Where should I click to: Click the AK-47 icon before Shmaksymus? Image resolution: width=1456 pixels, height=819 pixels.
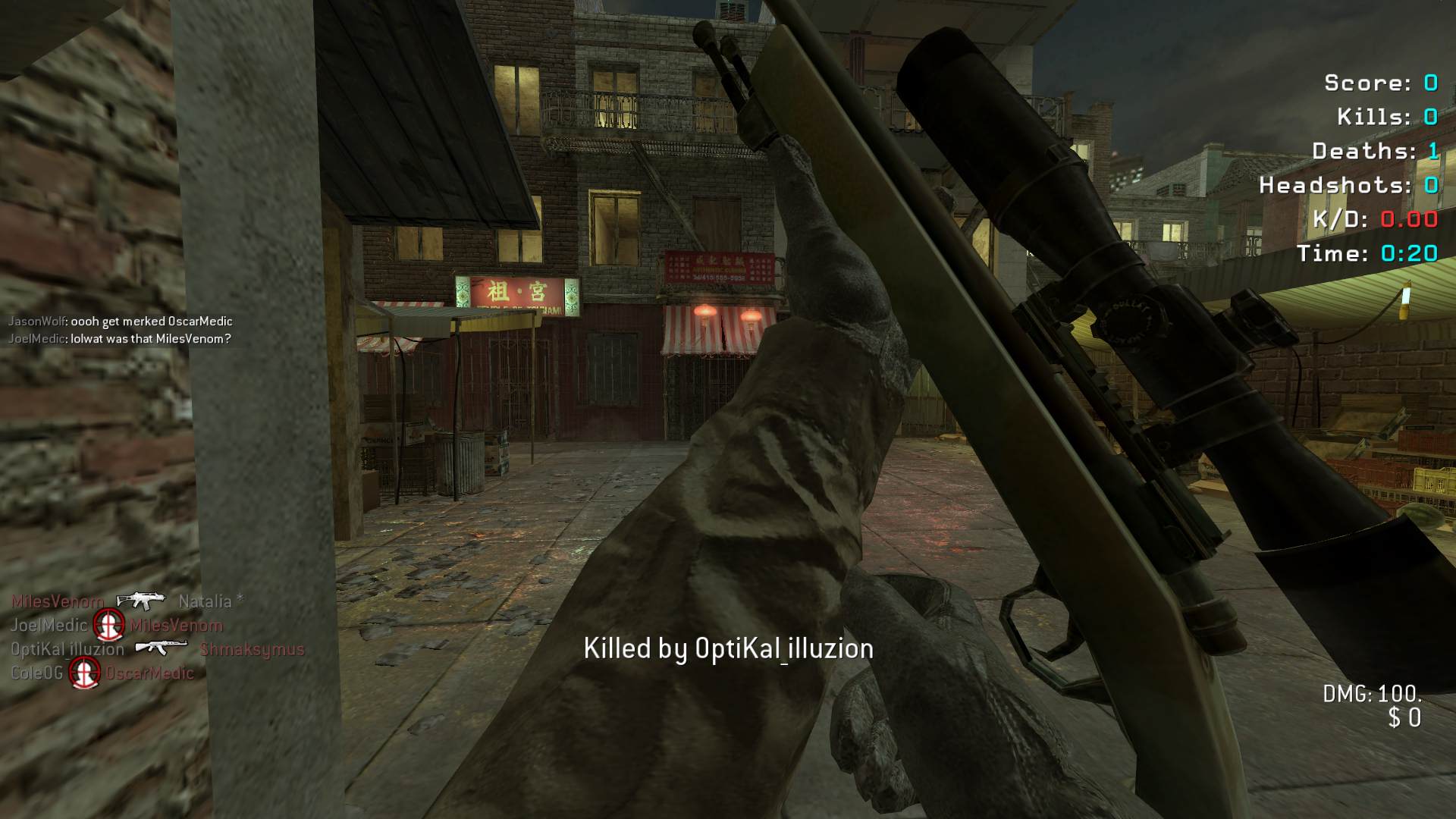pyautogui.click(x=161, y=648)
